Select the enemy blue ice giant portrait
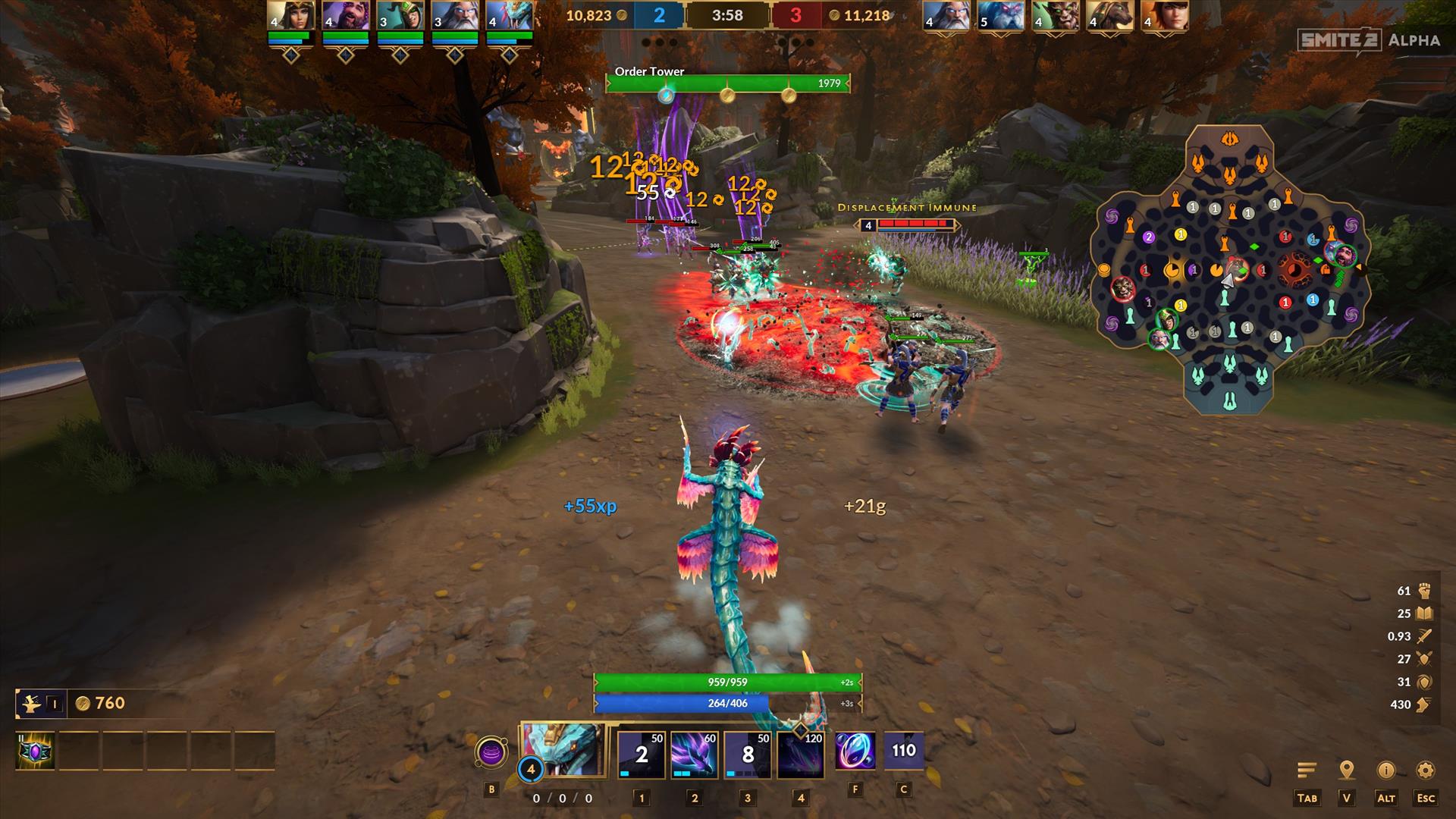1456x819 pixels. 1000,16
